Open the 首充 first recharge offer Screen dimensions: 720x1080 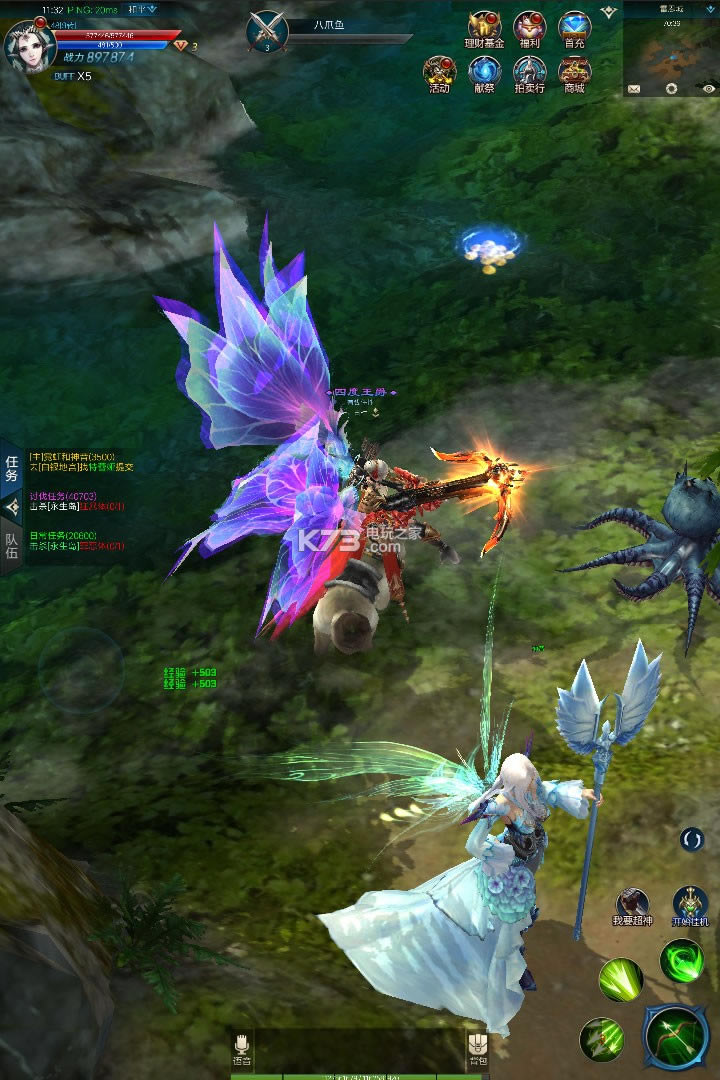point(575,29)
